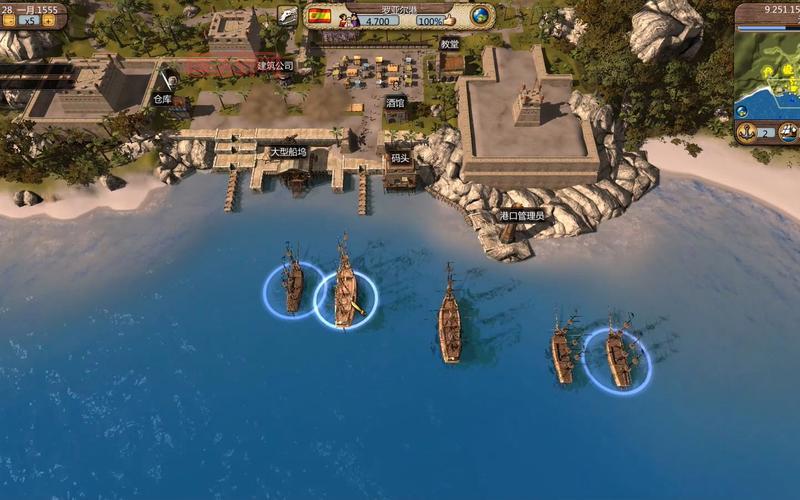Image resolution: width=800 pixels, height=500 pixels.
Task: Talk to the 港口管理员 harbor master label
Action: pos(520,215)
